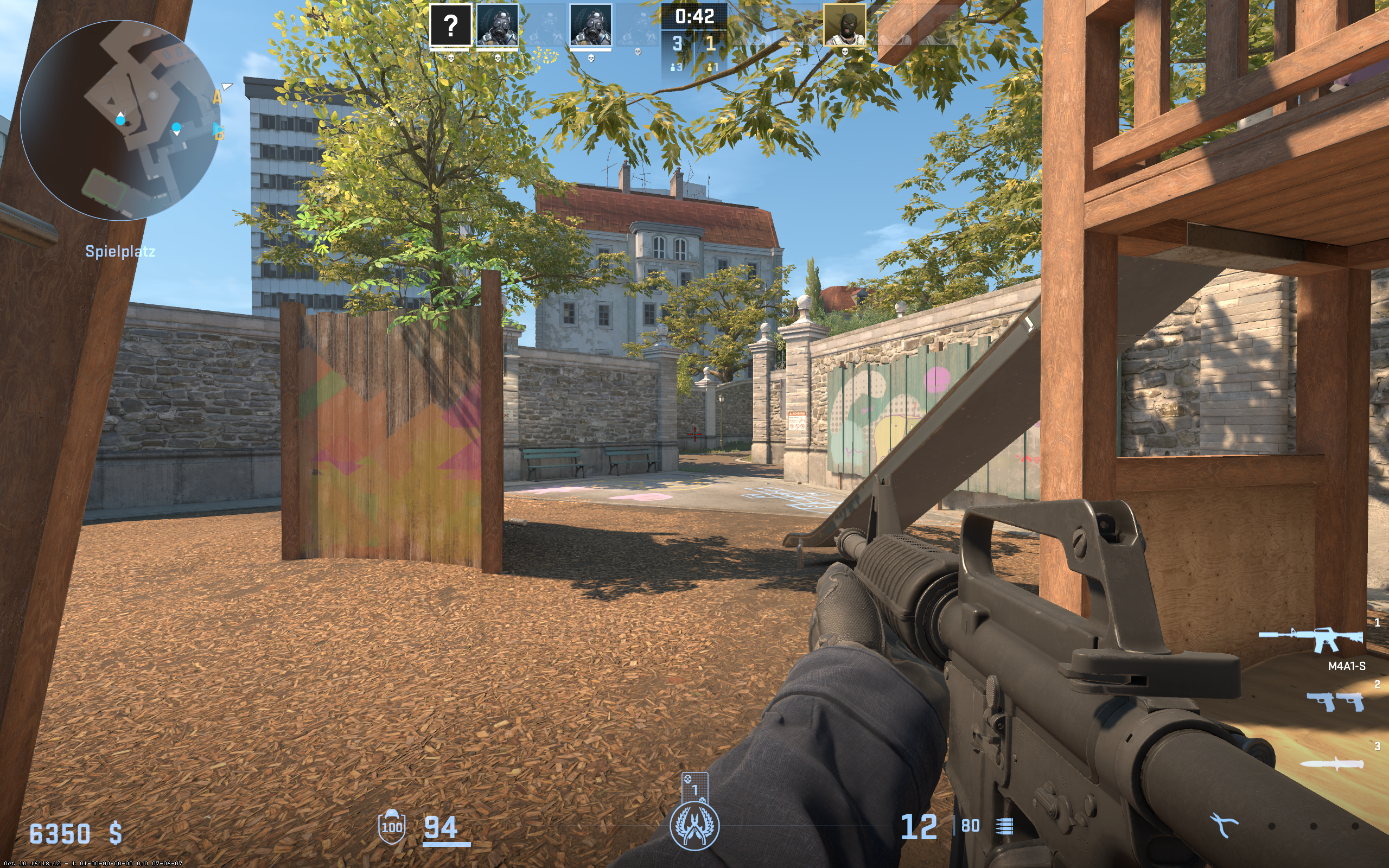
Task: Select the knife weapon slot
Action: coord(1331,764)
